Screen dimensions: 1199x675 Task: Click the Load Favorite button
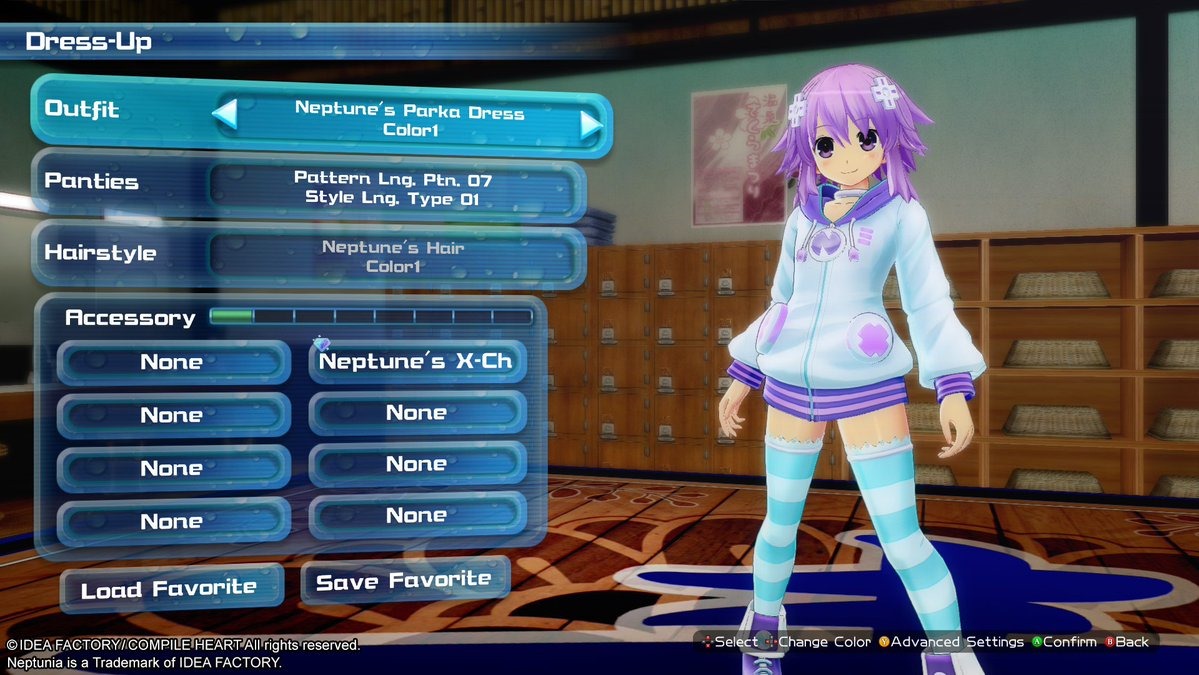click(169, 589)
